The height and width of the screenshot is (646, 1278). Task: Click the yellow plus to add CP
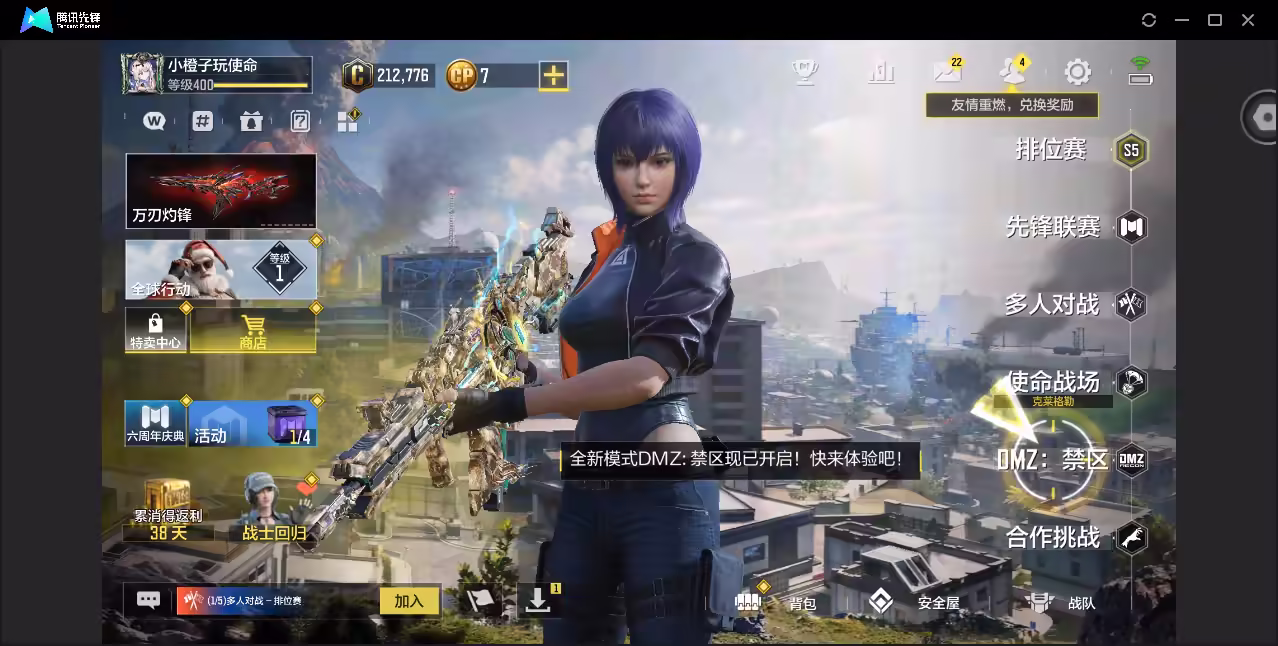(x=553, y=75)
